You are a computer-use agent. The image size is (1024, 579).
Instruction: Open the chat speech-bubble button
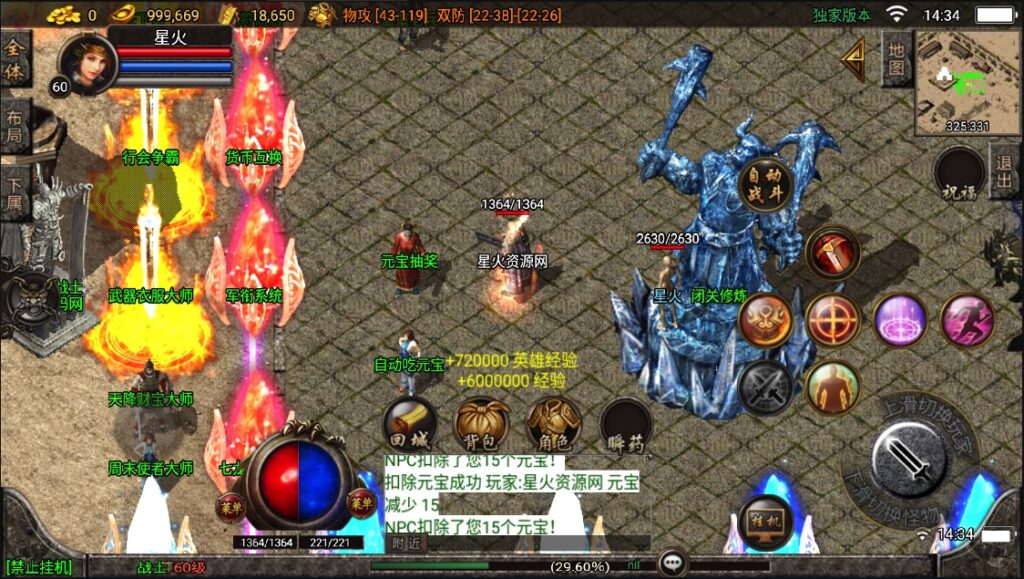(x=672, y=564)
